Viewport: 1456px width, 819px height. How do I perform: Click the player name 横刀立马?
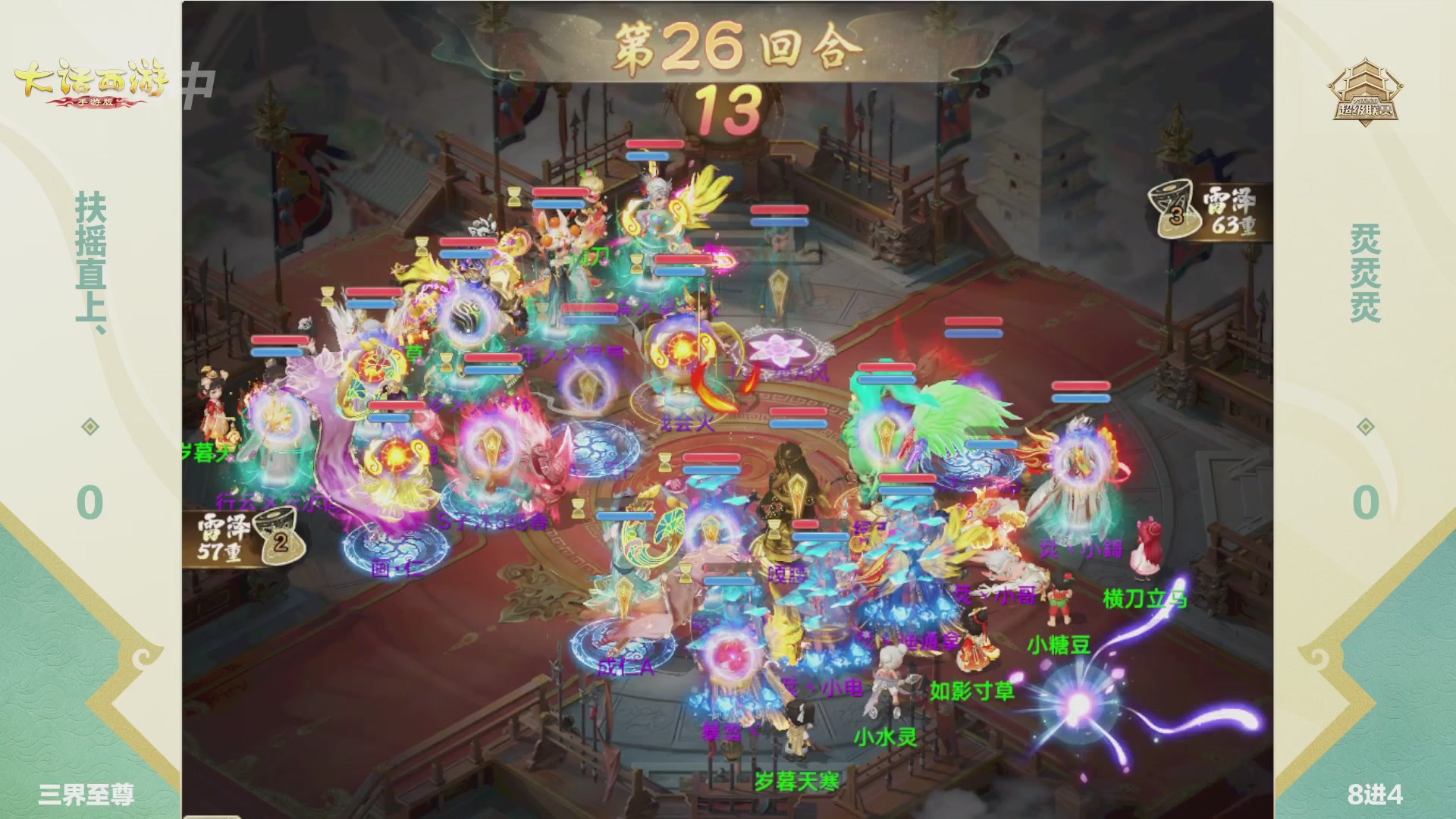tap(1146, 597)
